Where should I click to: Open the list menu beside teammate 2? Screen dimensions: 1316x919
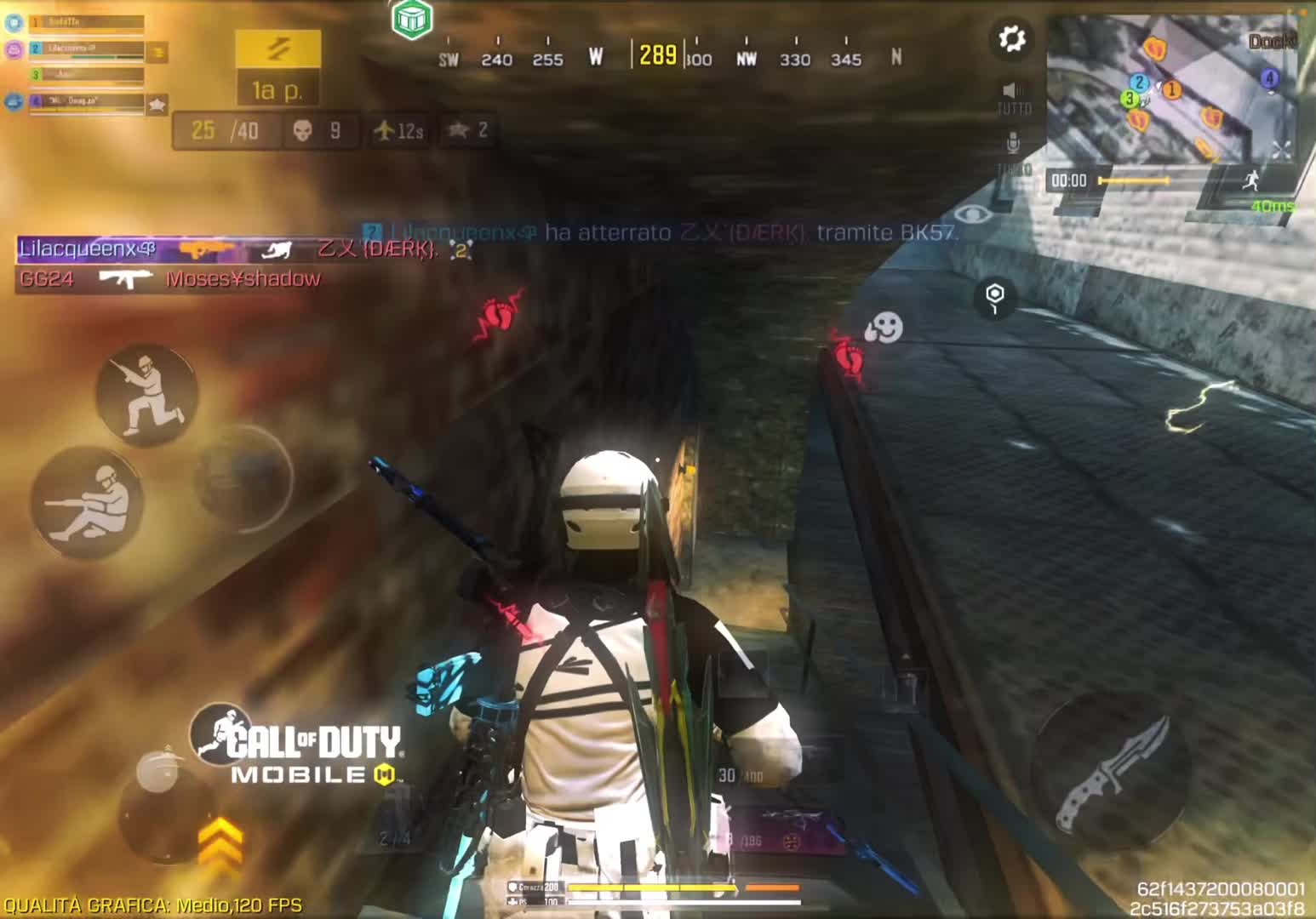157,54
